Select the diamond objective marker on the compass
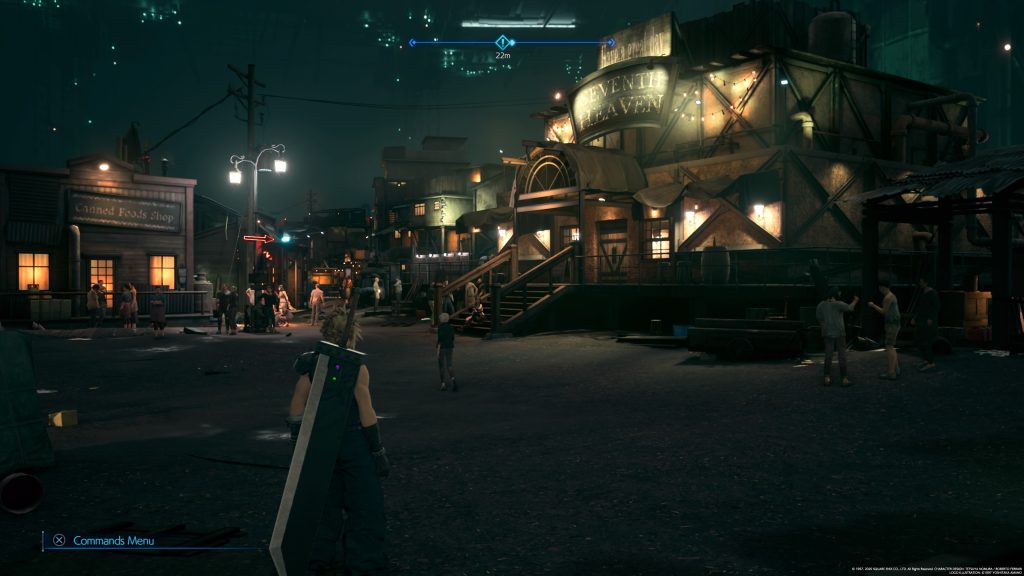This screenshot has height=576, width=1024. pyautogui.click(x=503, y=42)
